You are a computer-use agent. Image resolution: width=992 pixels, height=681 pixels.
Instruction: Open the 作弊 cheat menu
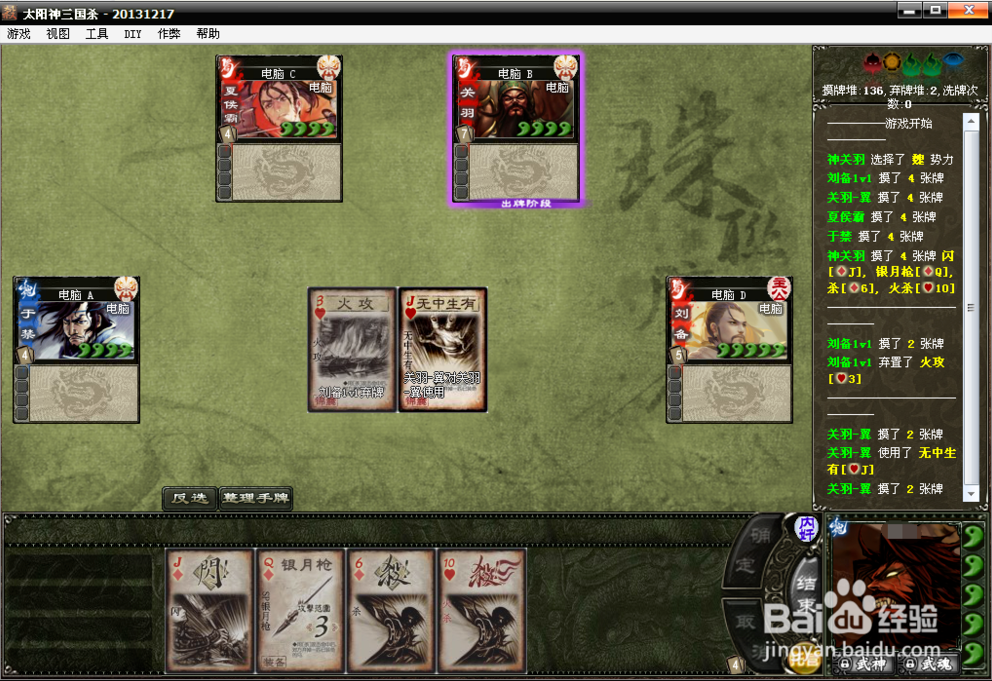[169, 34]
